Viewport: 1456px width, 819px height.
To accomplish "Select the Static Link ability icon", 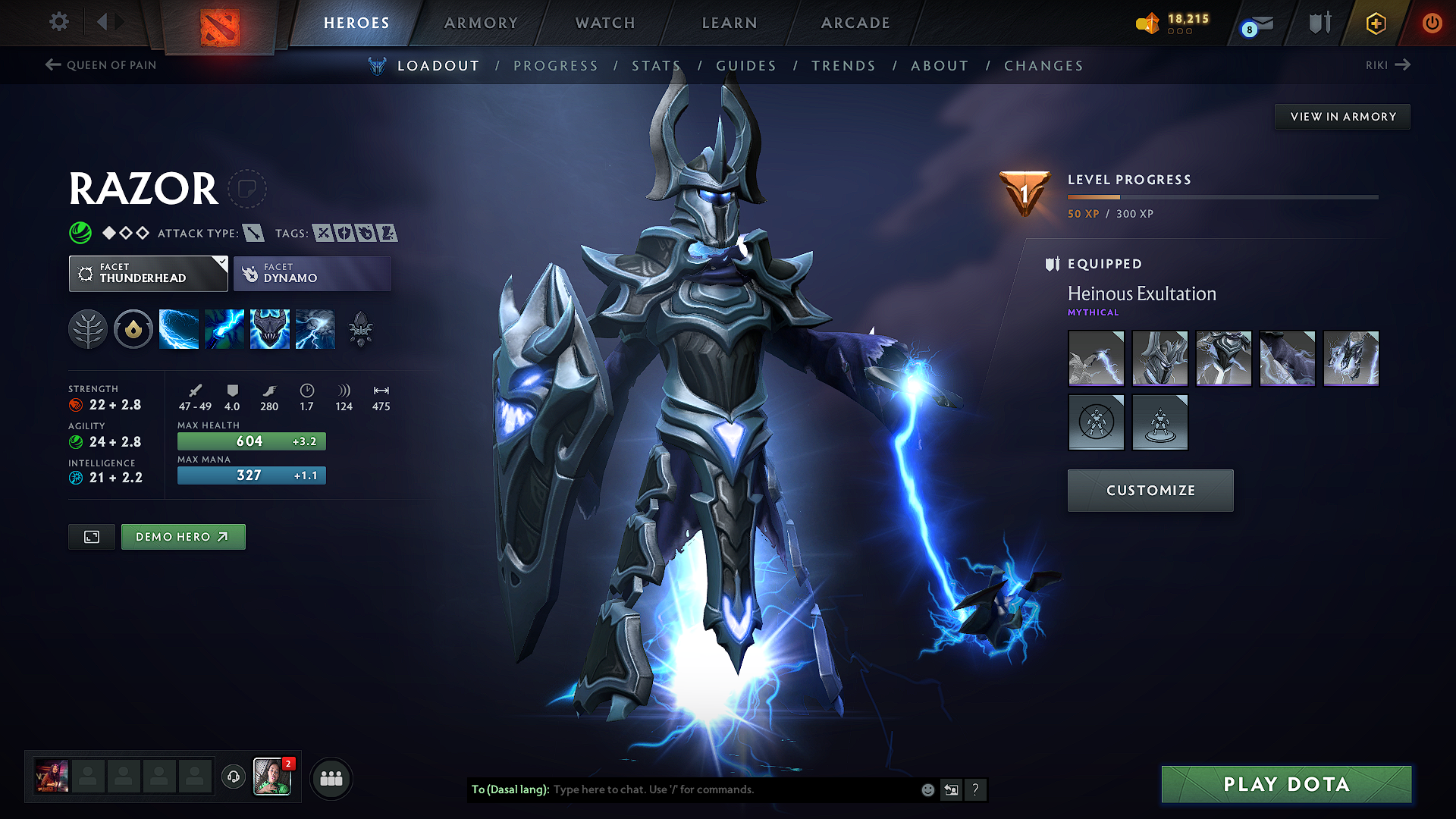I will [224, 328].
